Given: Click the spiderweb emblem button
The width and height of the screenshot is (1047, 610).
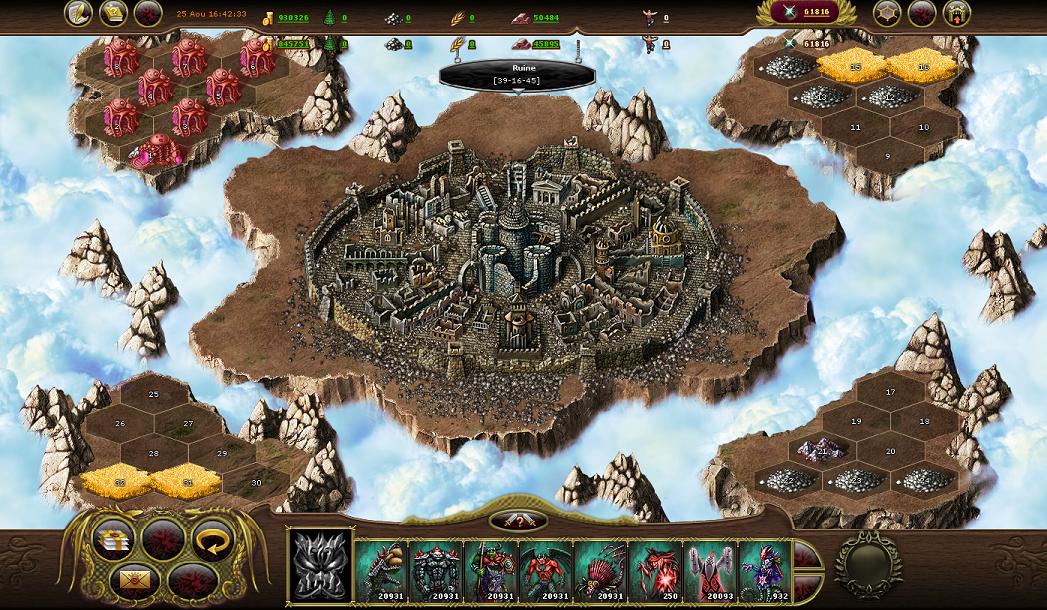Looking at the screenshot, I should (x=887, y=13).
